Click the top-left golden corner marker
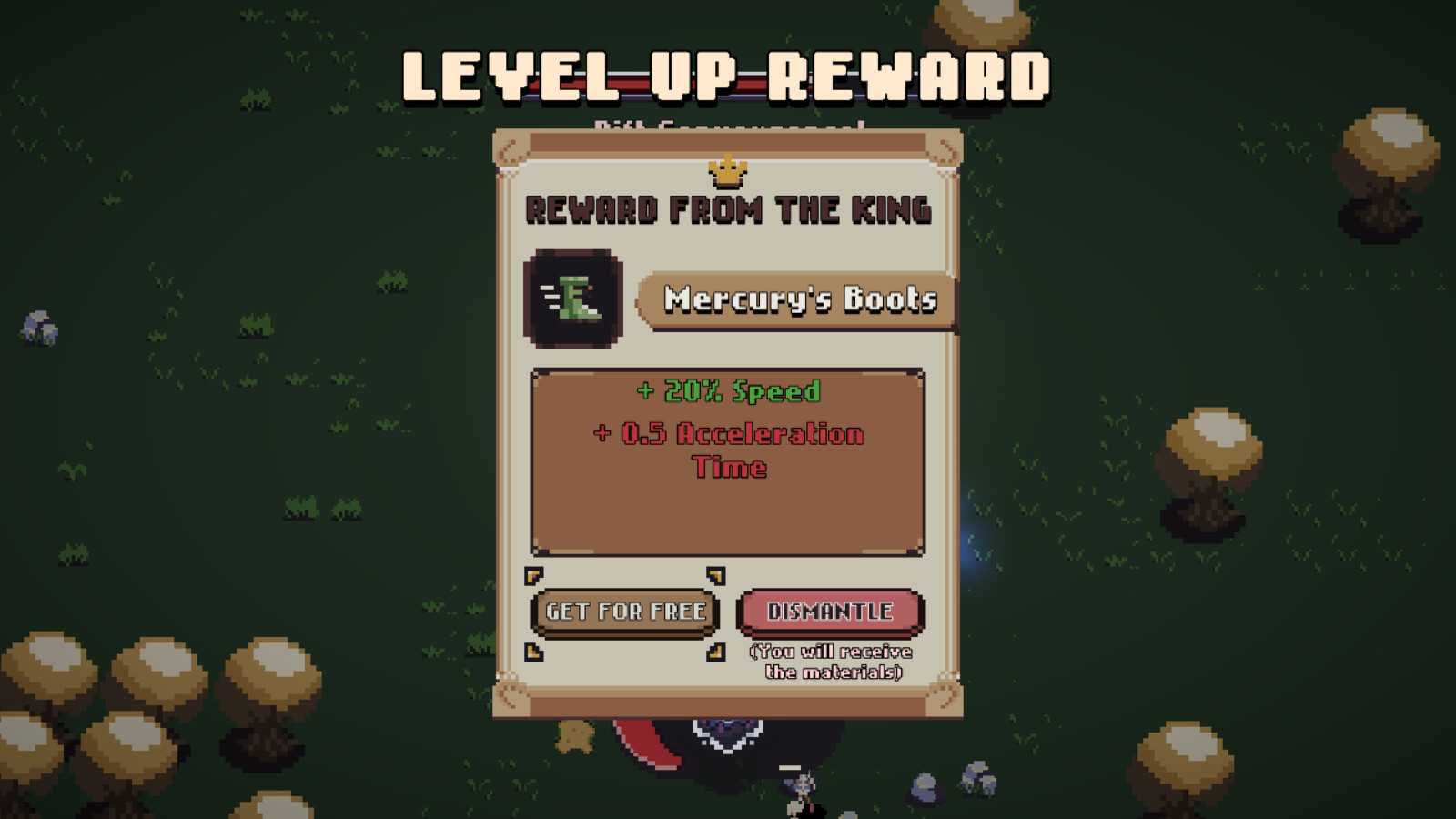 pyautogui.click(x=532, y=573)
